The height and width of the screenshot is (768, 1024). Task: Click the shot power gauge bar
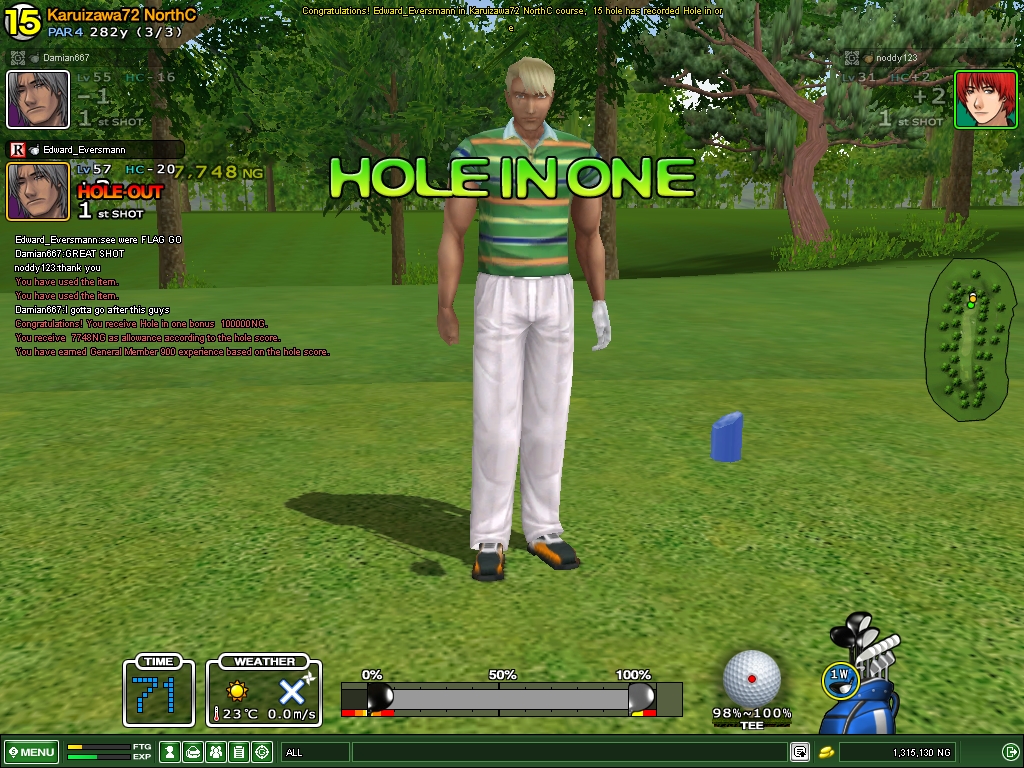click(511, 697)
